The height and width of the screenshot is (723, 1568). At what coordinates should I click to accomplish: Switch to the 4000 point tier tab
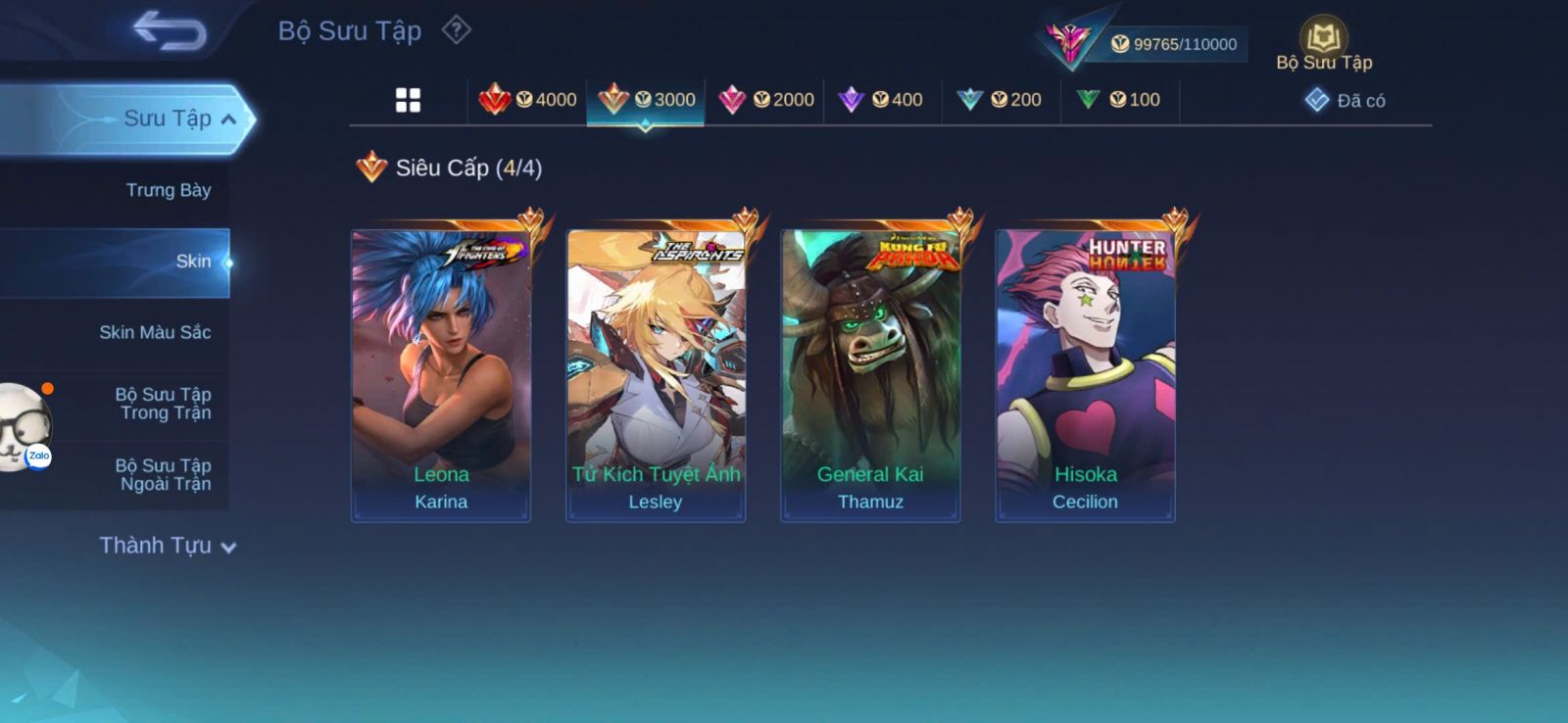point(527,100)
